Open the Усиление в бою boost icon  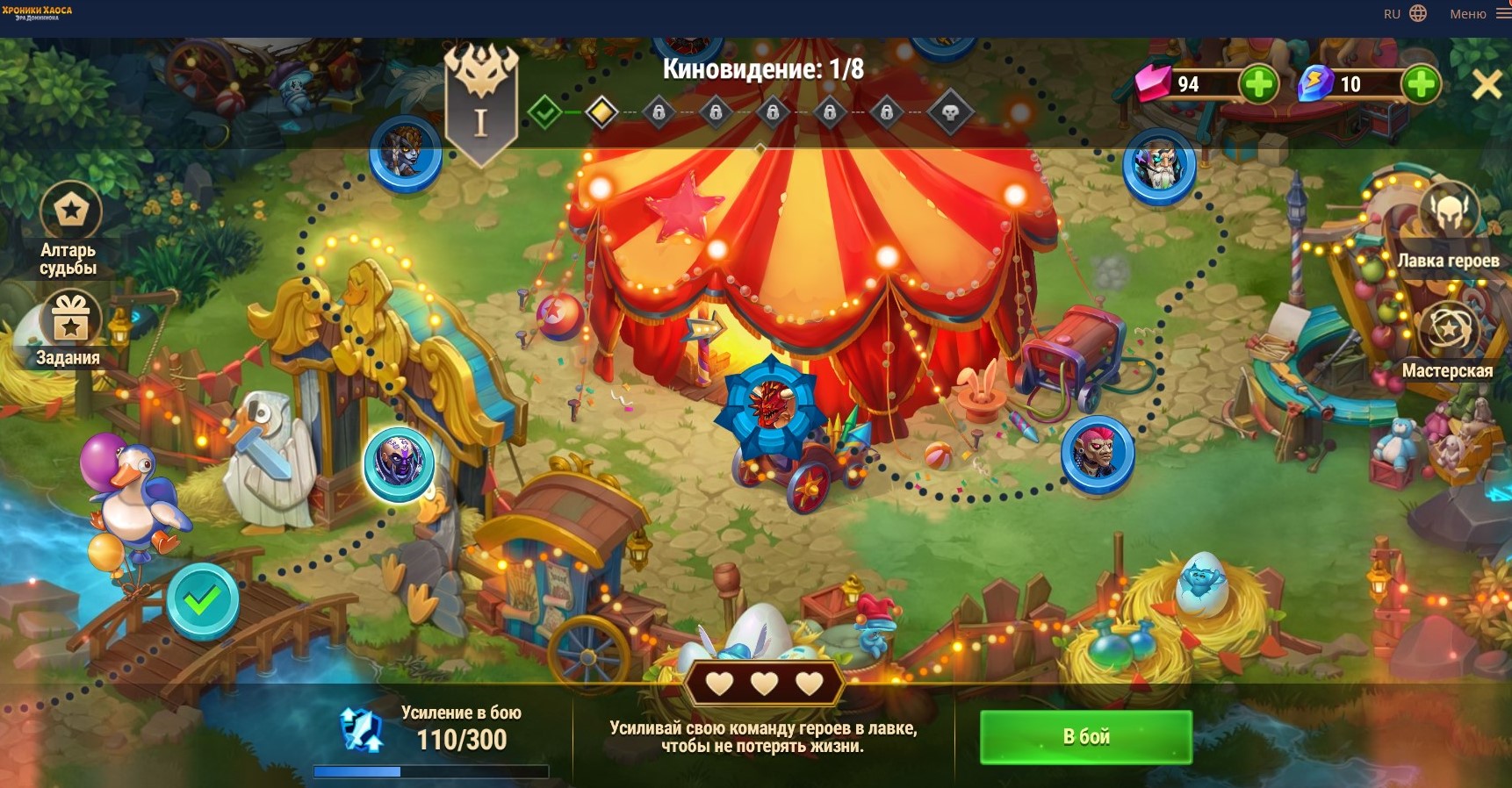click(x=362, y=730)
